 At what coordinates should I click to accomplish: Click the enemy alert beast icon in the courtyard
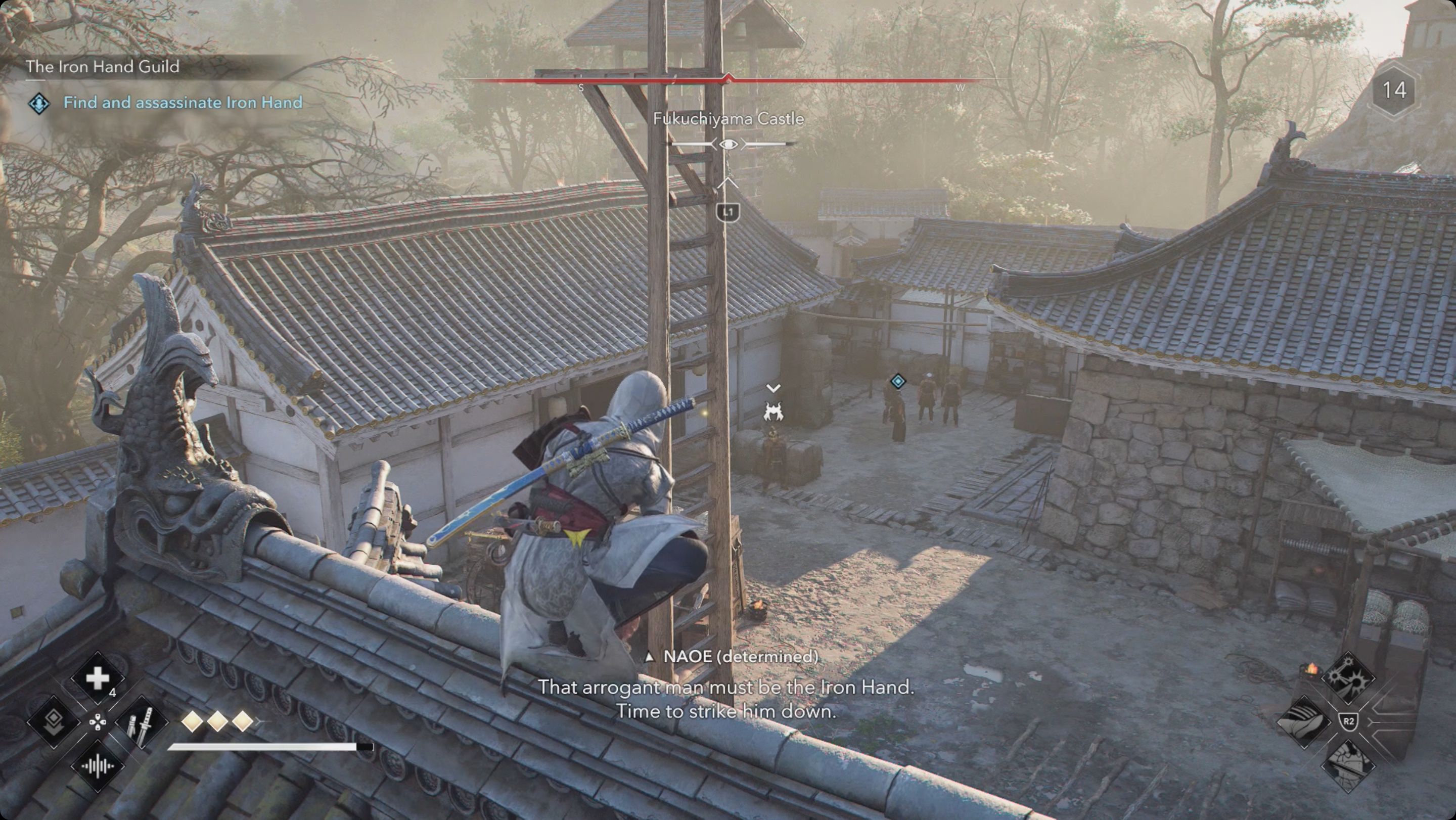coord(775,412)
